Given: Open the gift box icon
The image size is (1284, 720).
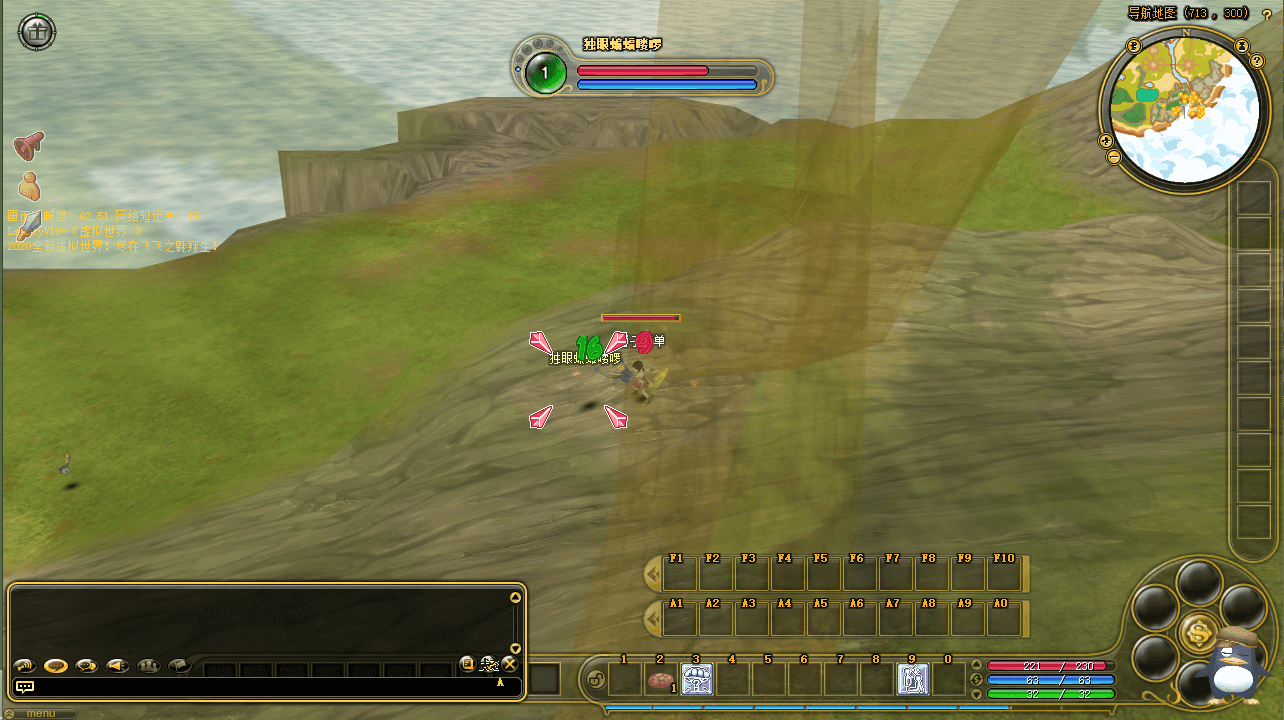Looking at the screenshot, I should pyautogui.click(x=37, y=32).
